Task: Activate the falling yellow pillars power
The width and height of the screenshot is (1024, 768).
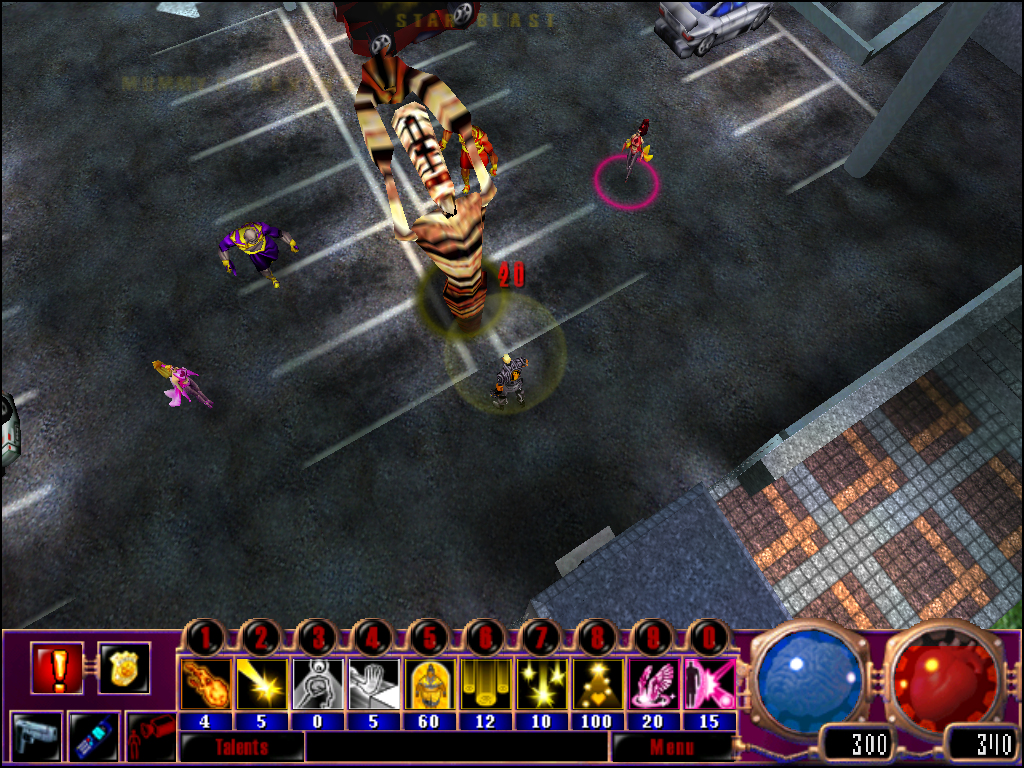Action: (x=485, y=684)
